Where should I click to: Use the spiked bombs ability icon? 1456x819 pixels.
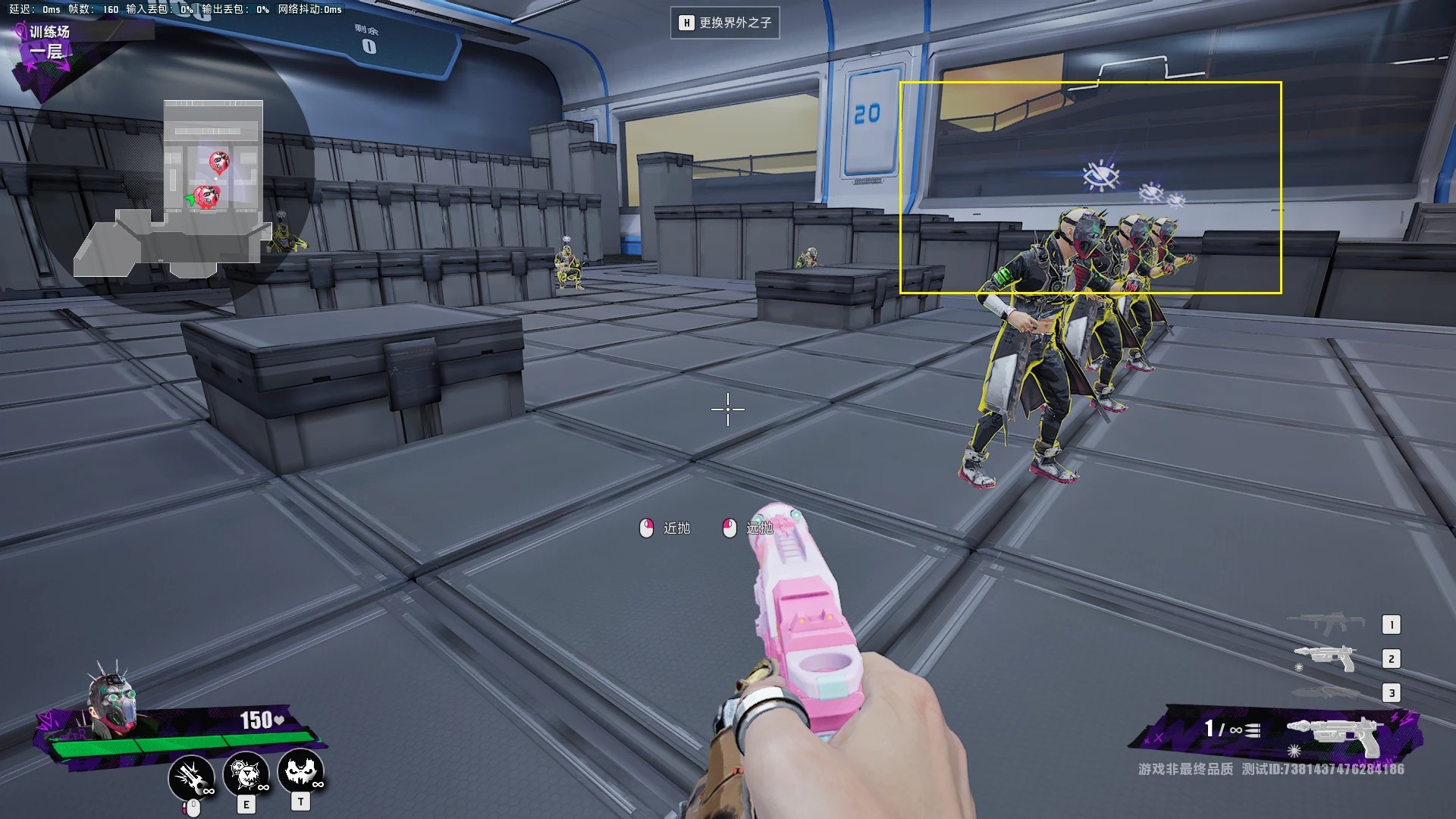tap(246, 774)
